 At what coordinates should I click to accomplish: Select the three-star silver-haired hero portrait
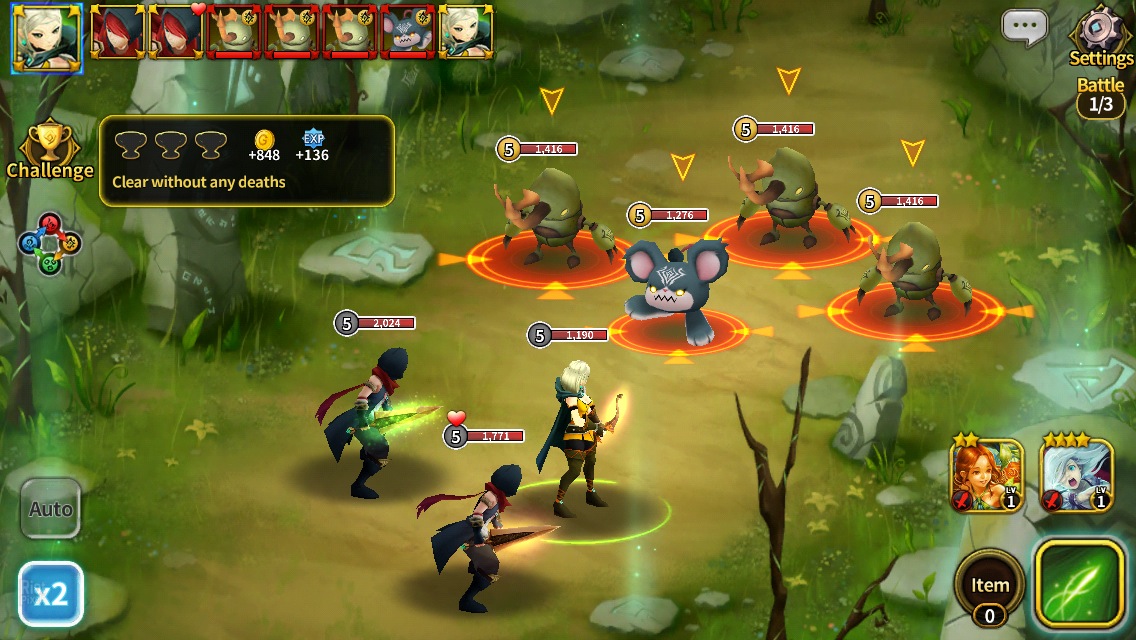pyautogui.click(x=1077, y=476)
